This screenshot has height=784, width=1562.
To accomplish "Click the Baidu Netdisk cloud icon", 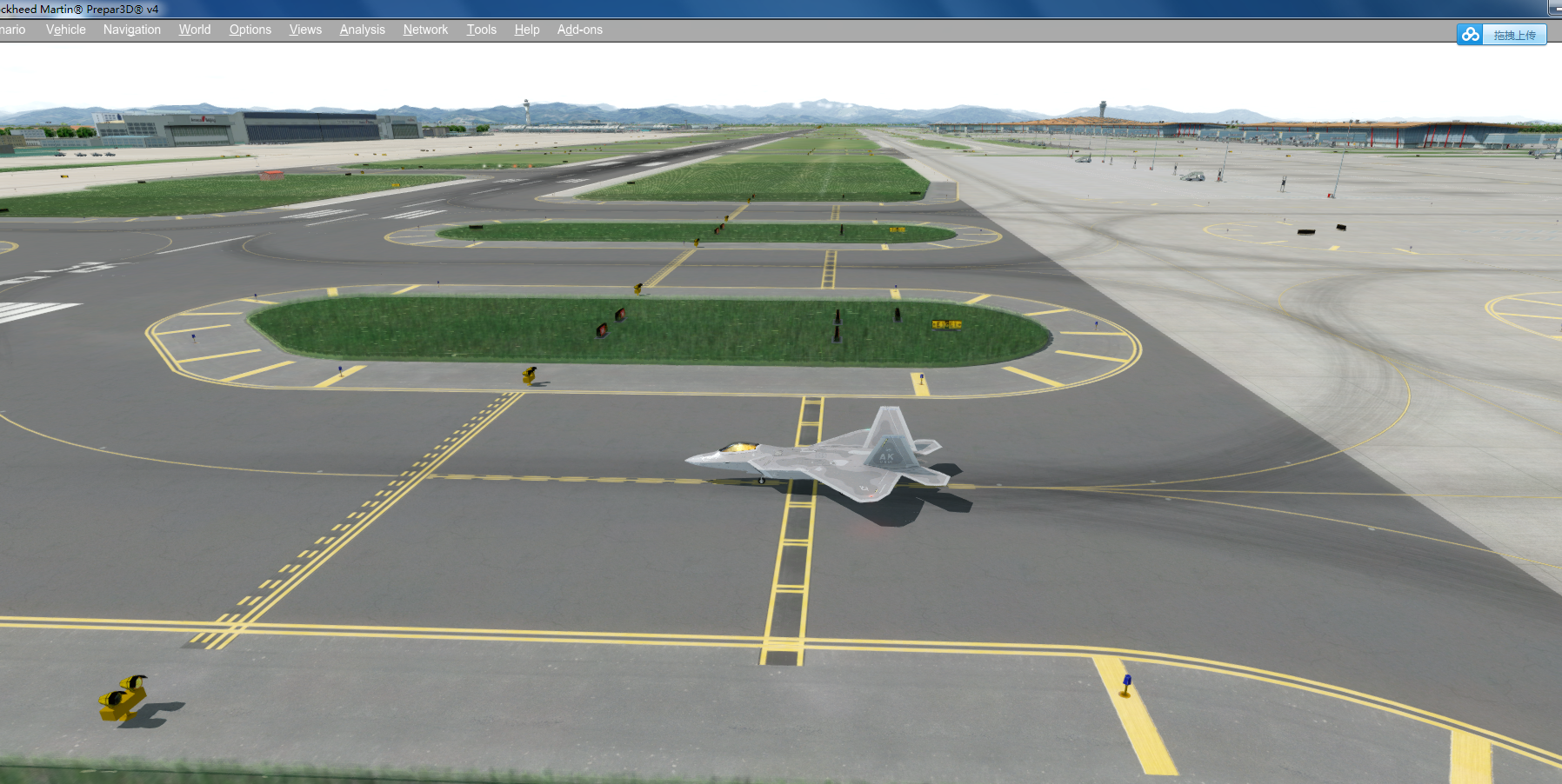I will point(1470,35).
